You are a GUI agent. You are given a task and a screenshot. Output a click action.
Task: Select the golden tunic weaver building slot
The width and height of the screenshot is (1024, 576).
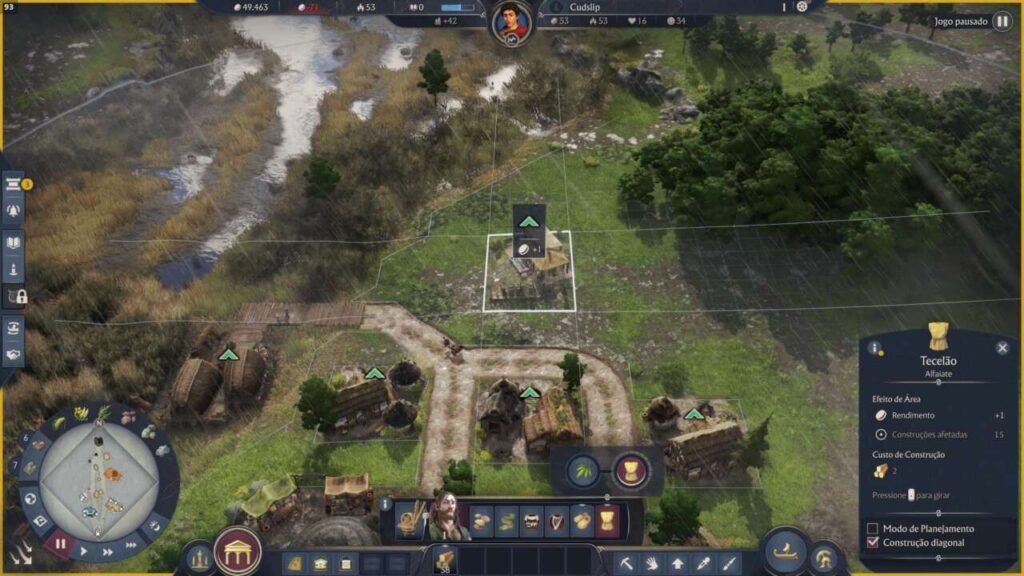[606, 520]
